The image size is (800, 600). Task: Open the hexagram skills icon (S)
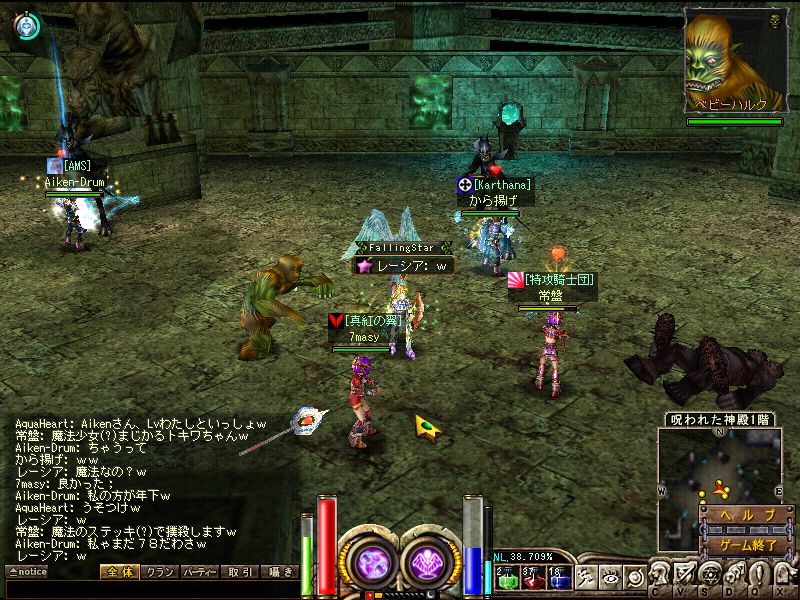[x=710, y=573]
